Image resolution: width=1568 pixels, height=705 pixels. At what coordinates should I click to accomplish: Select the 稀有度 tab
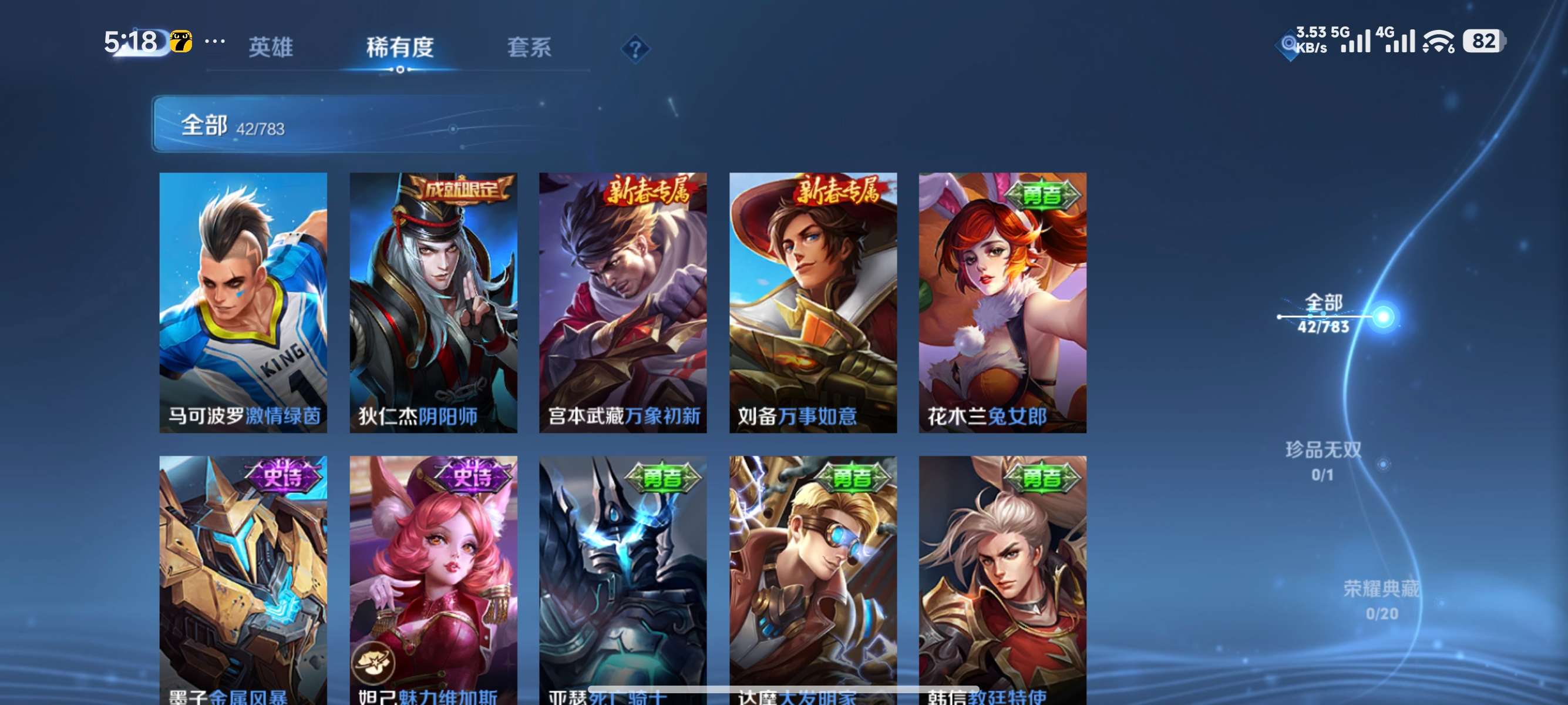pos(400,47)
